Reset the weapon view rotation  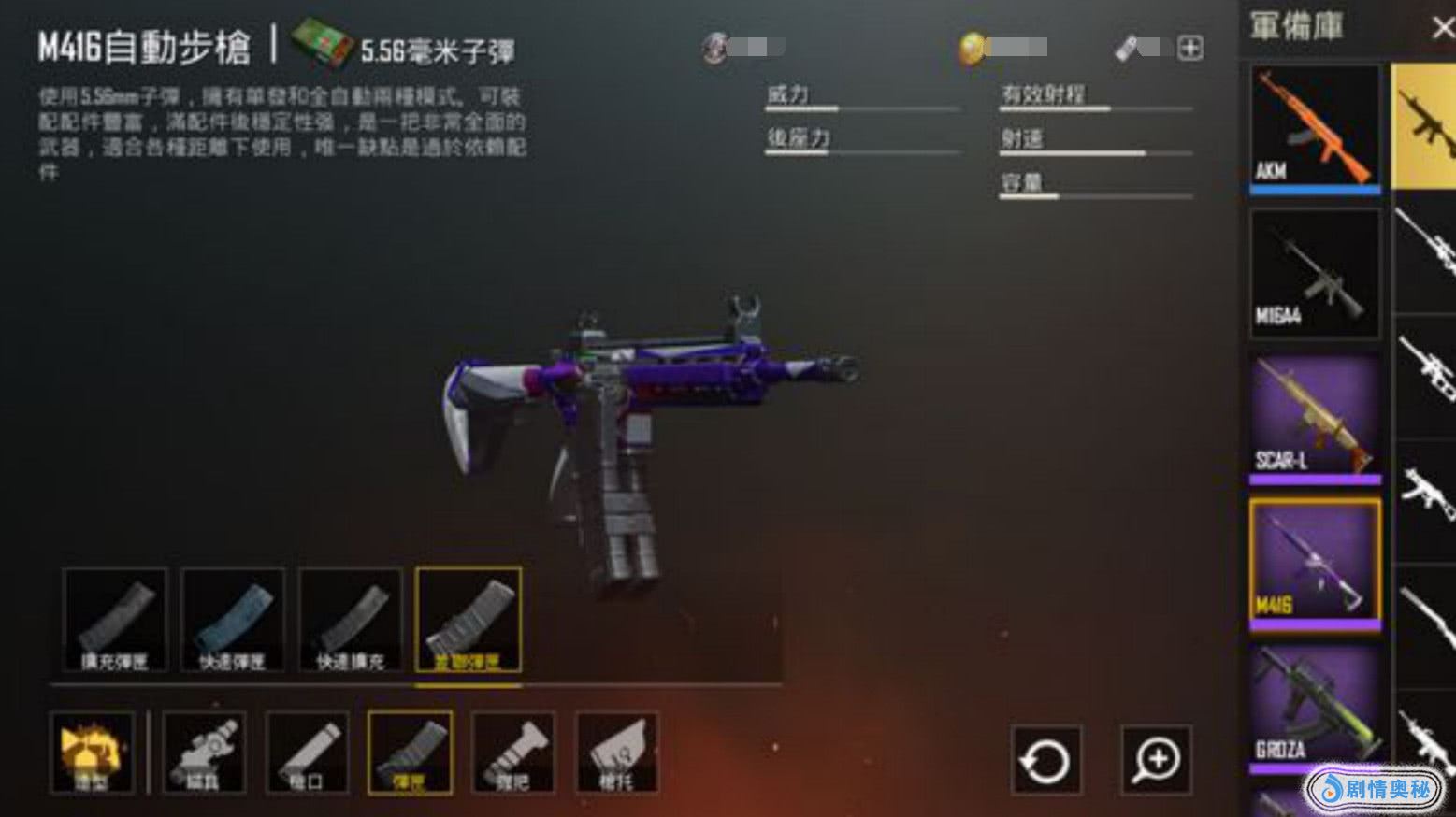click(1046, 760)
